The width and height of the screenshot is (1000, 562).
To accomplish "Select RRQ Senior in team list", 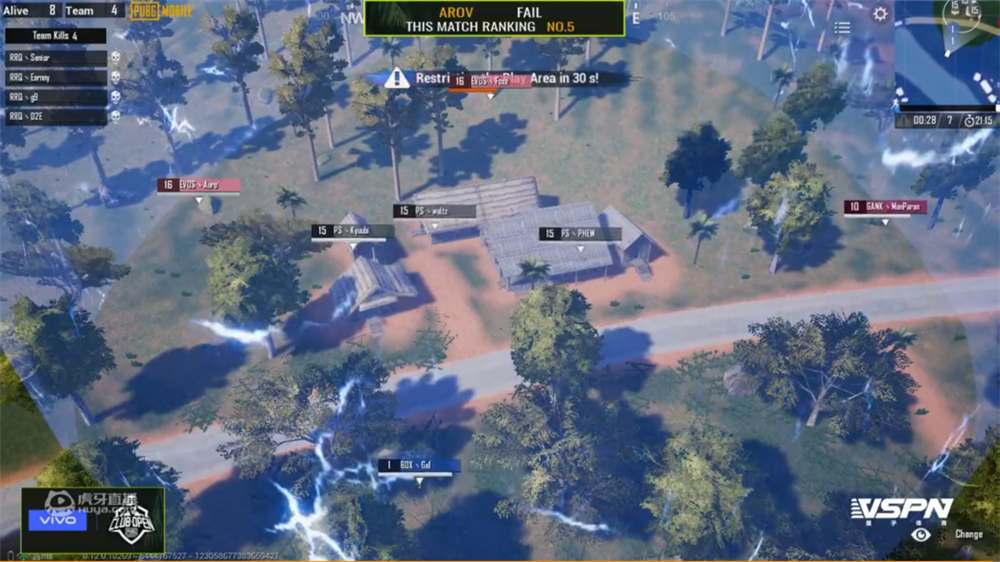I will tap(57, 58).
